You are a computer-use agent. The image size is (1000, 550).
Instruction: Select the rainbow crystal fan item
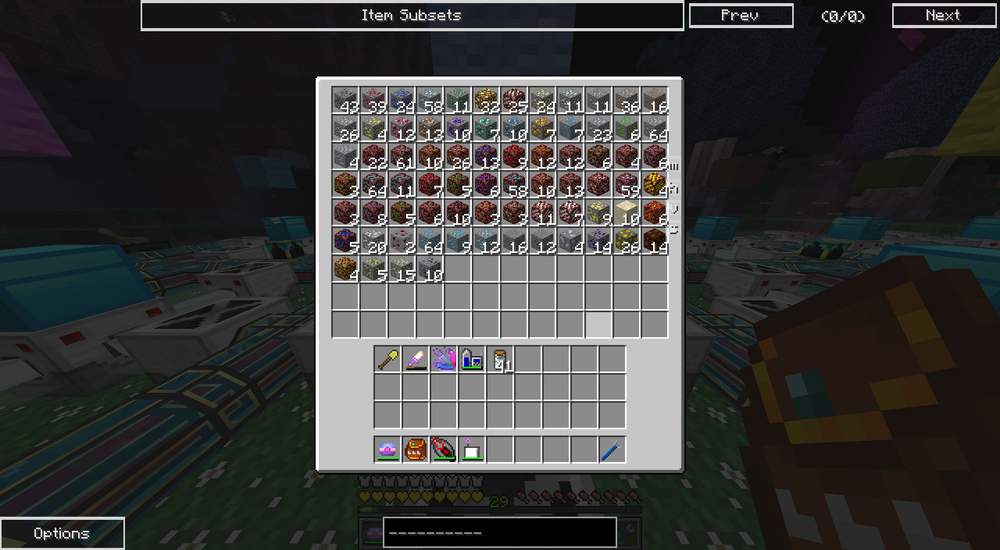pyautogui.click(x=444, y=359)
